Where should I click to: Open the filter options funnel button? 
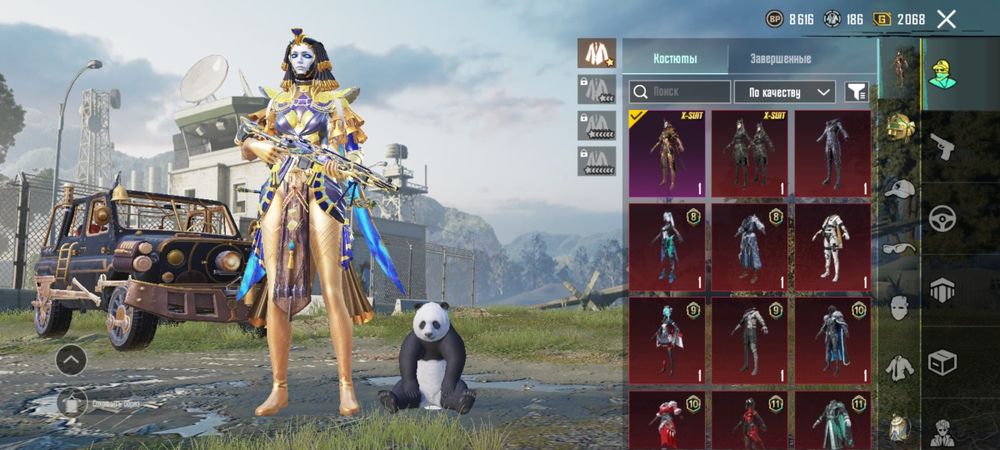(856, 92)
